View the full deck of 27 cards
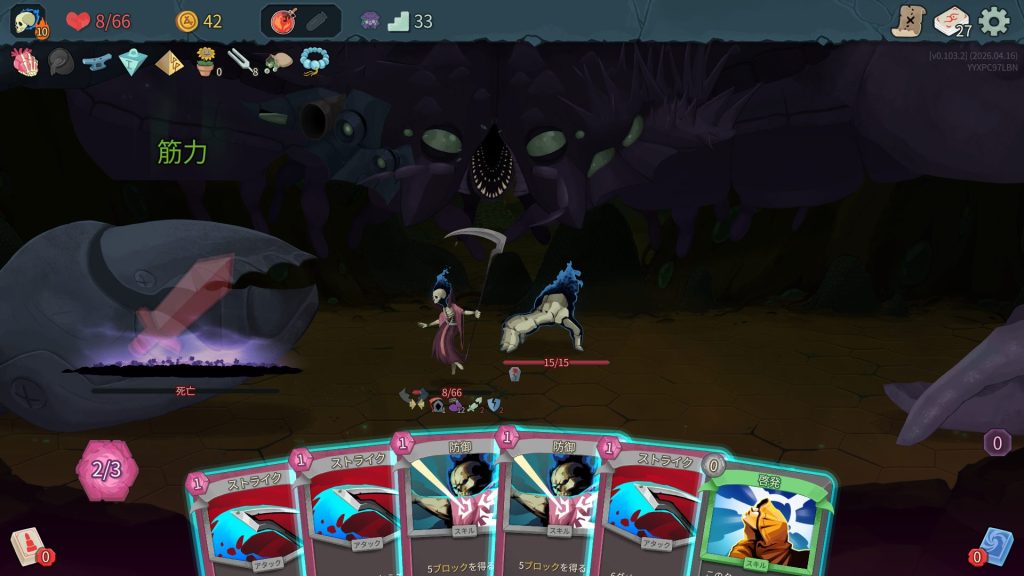 [951, 21]
